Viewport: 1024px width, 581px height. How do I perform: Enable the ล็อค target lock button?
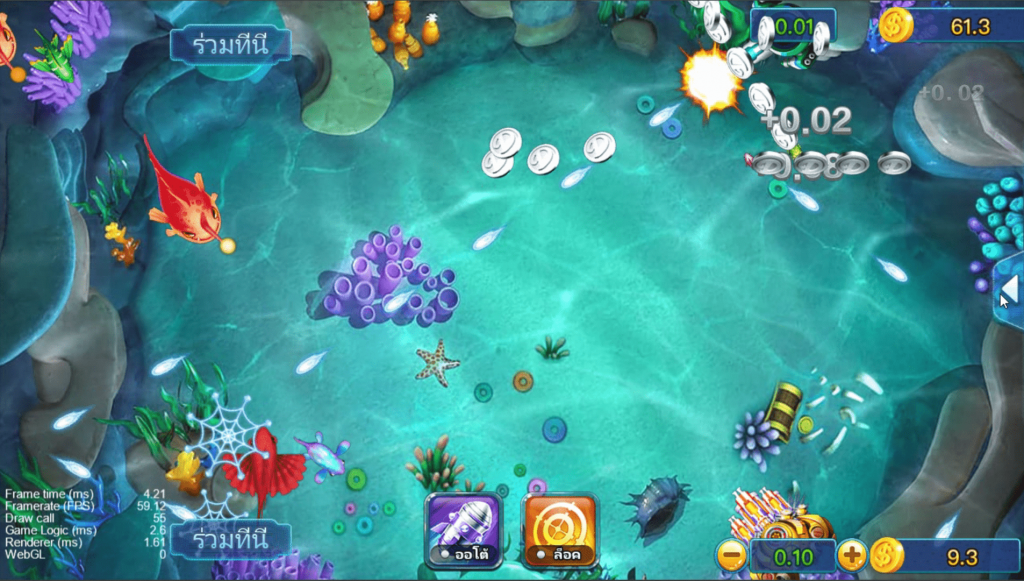point(560,530)
